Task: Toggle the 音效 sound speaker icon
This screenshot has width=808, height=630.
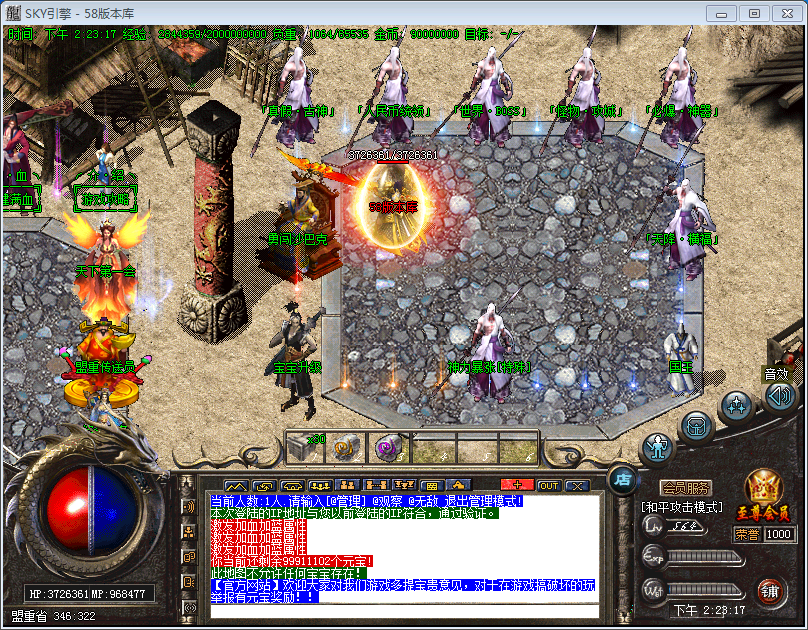Action: (x=779, y=396)
